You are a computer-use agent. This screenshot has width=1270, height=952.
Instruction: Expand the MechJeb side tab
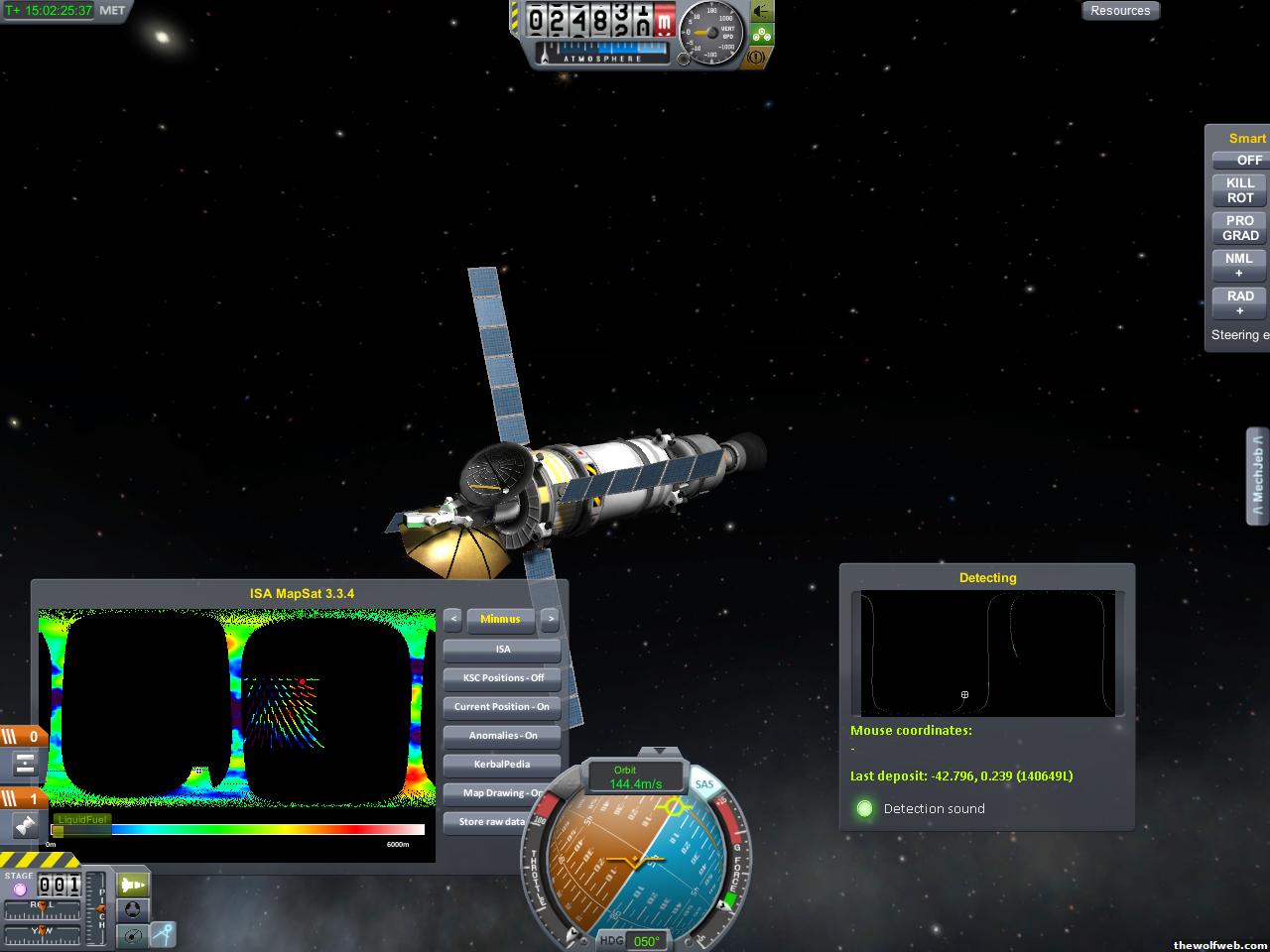1257,476
